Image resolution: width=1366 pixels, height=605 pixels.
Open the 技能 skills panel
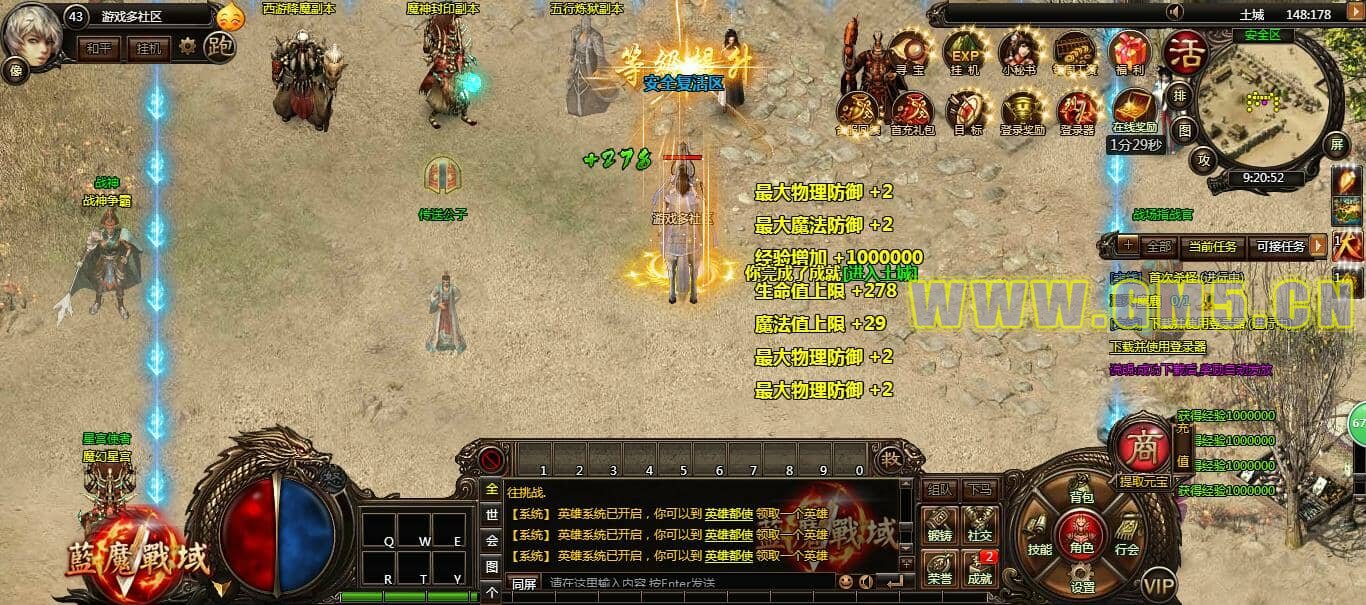[1039, 541]
